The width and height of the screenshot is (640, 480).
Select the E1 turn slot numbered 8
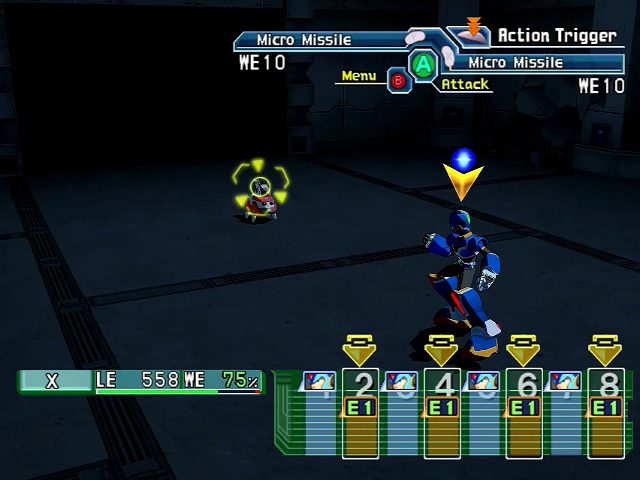click(x=605, y=410)
